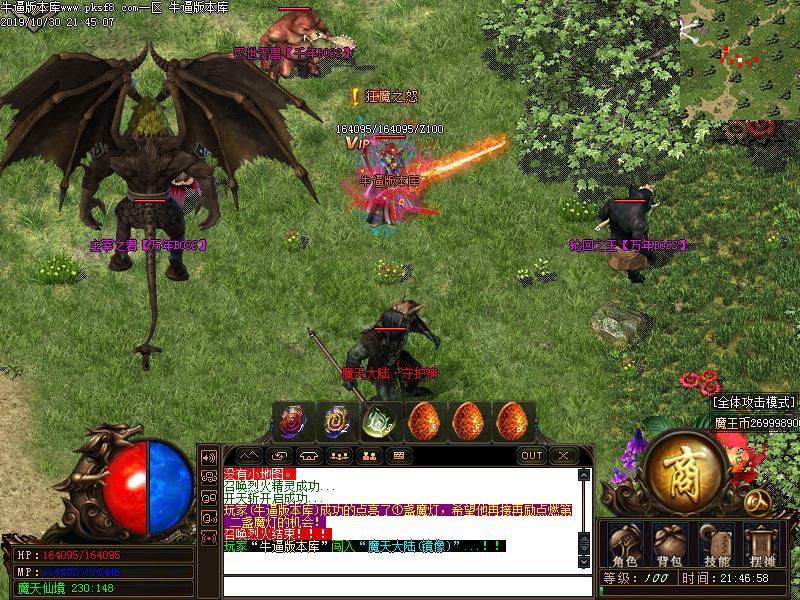800x600 pixels.
Task: Open the minimap in the top-right corner
Action: 739,58
